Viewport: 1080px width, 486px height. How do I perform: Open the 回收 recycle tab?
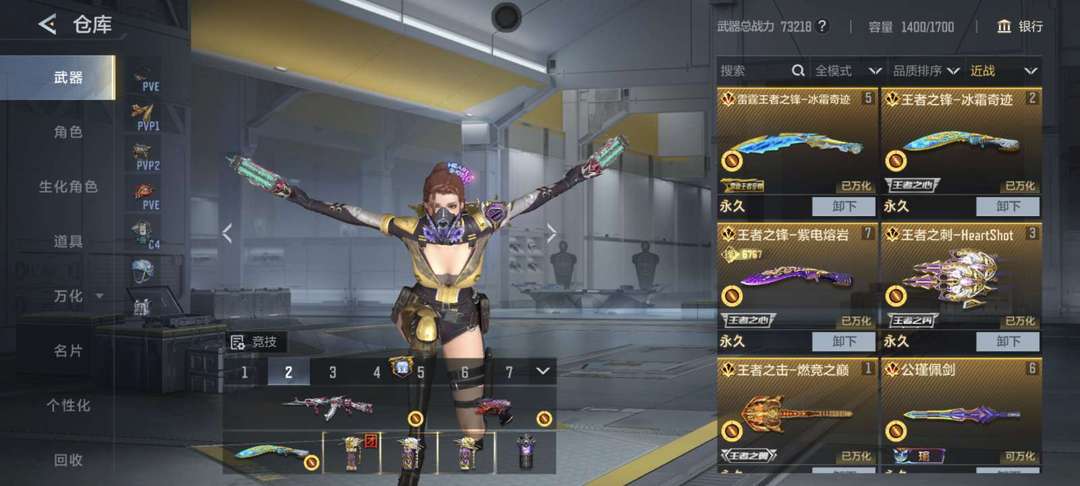(68, 460)
